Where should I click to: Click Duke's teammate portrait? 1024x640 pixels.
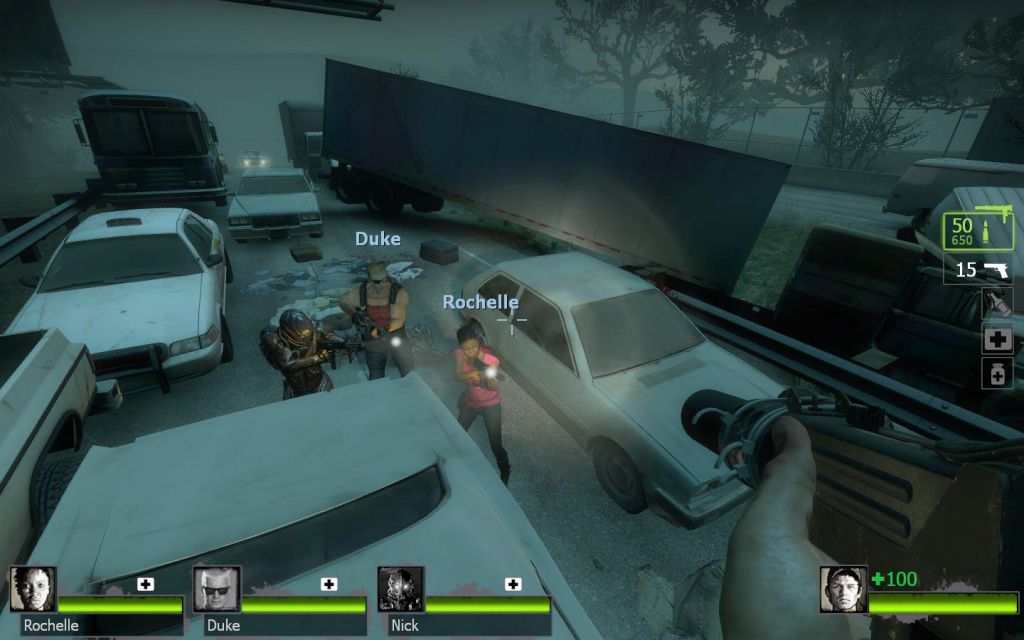216,590
